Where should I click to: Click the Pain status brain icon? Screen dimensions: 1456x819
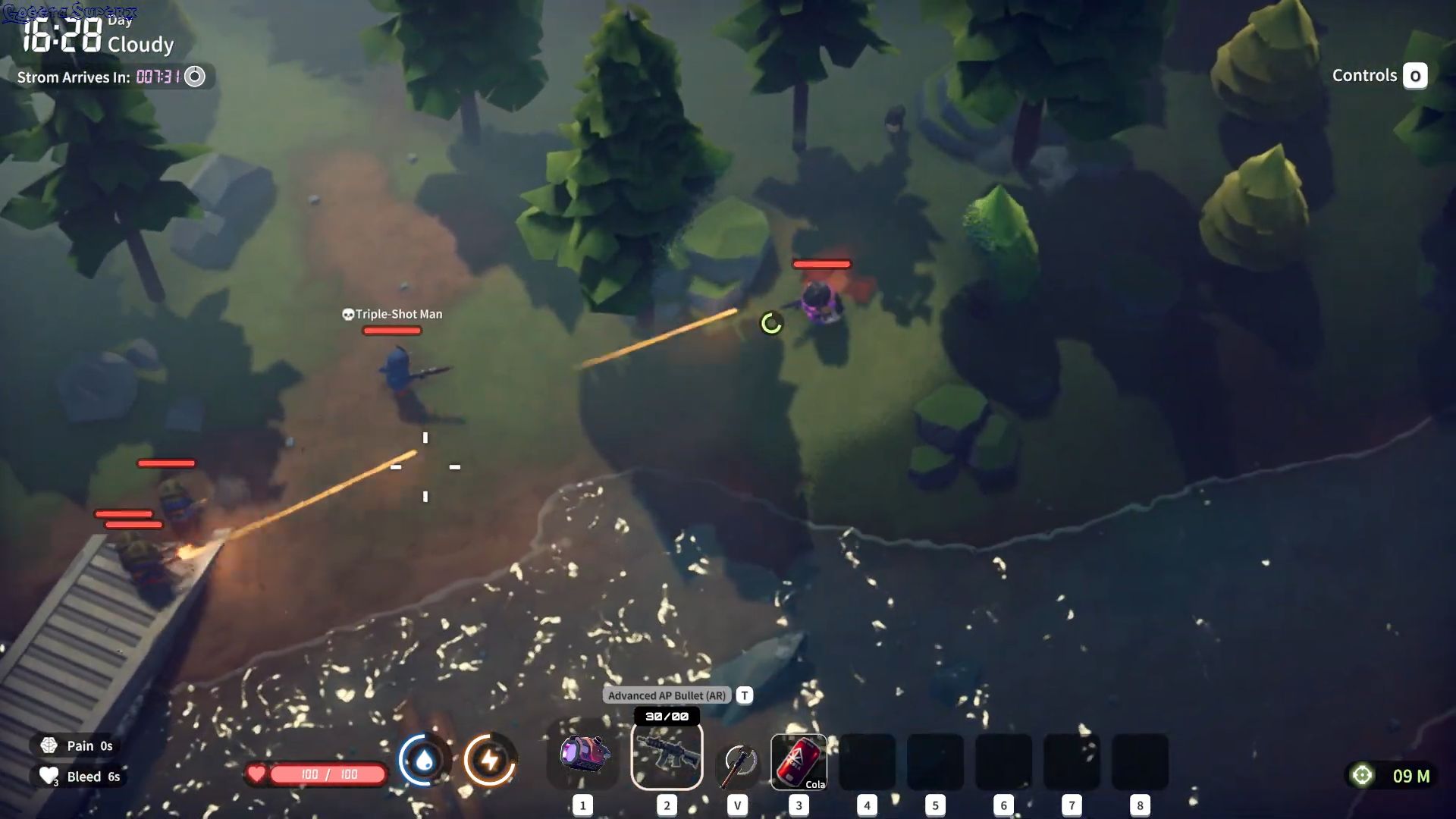click(48, 745)
